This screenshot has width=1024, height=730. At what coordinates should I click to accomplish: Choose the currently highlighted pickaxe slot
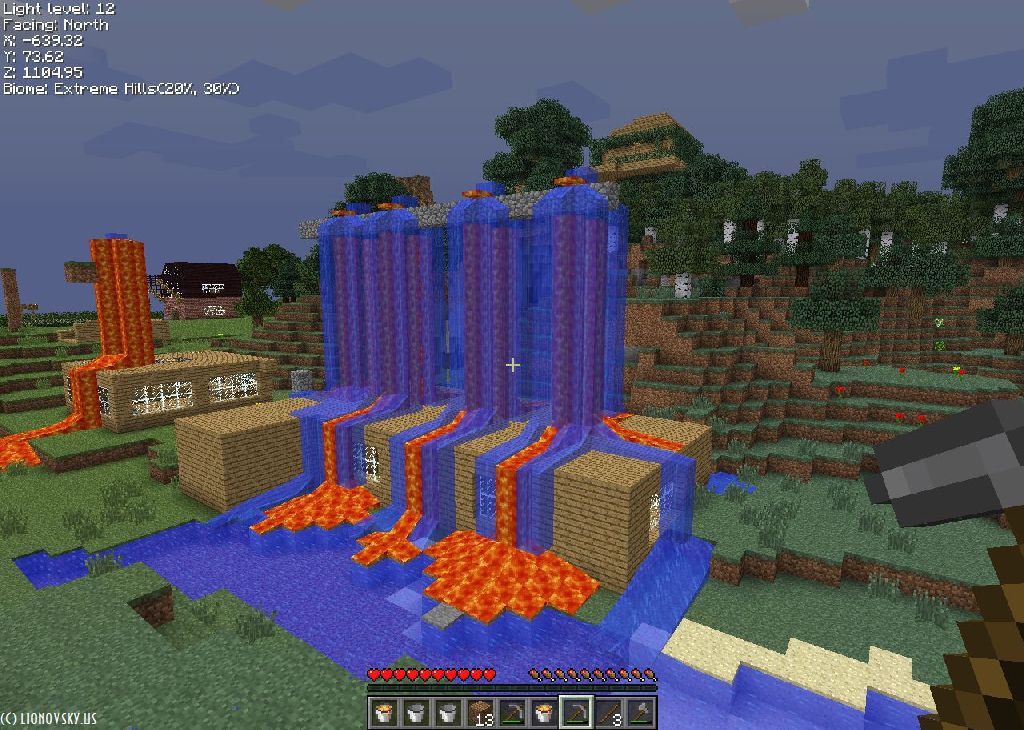pyautogui.click(x=576, y=712)
